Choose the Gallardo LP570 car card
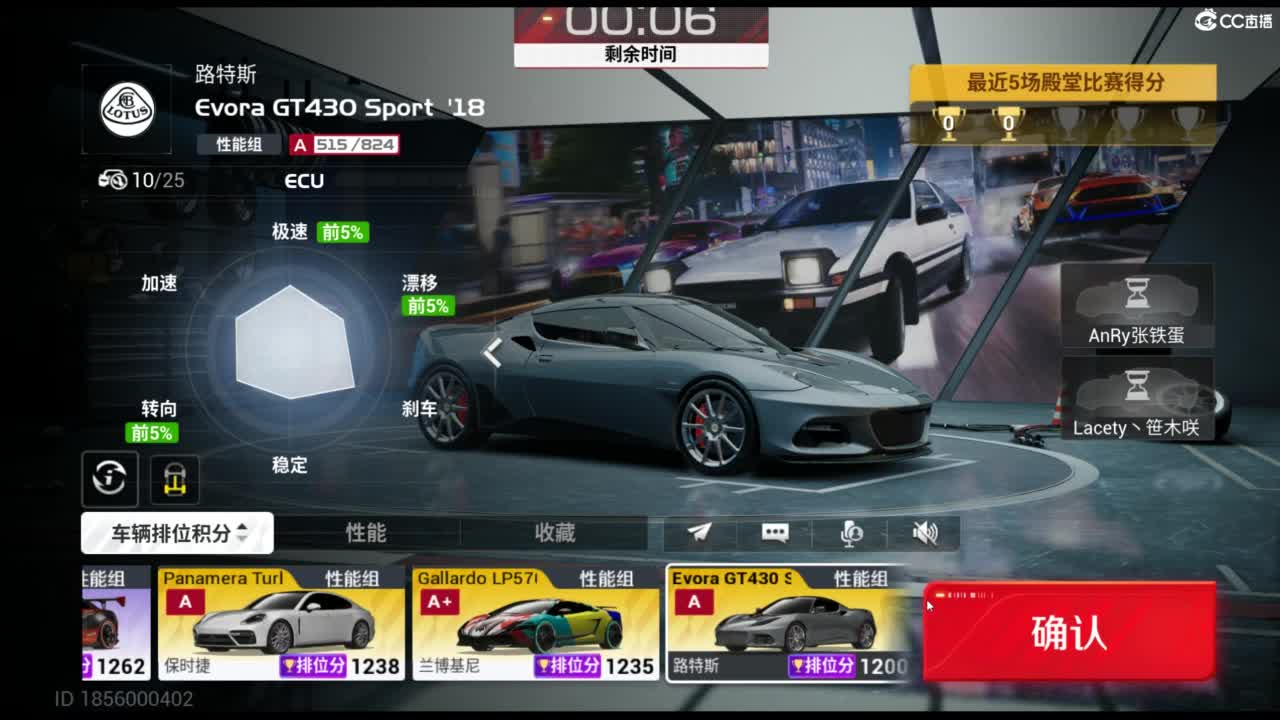This screenshot has width=1280, height=720. tap(535, 623)
